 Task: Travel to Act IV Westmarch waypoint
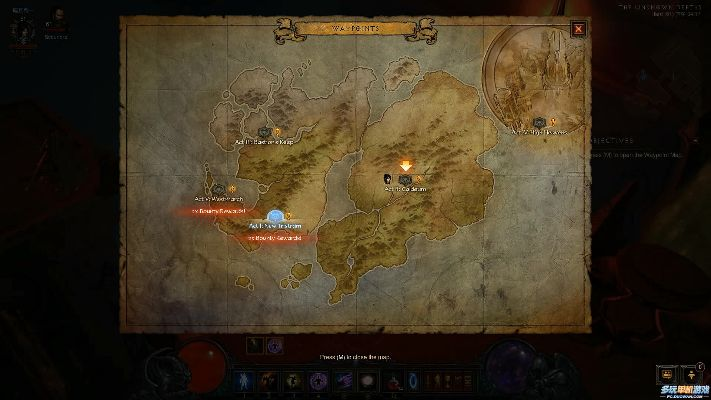[x=220, y=188]
